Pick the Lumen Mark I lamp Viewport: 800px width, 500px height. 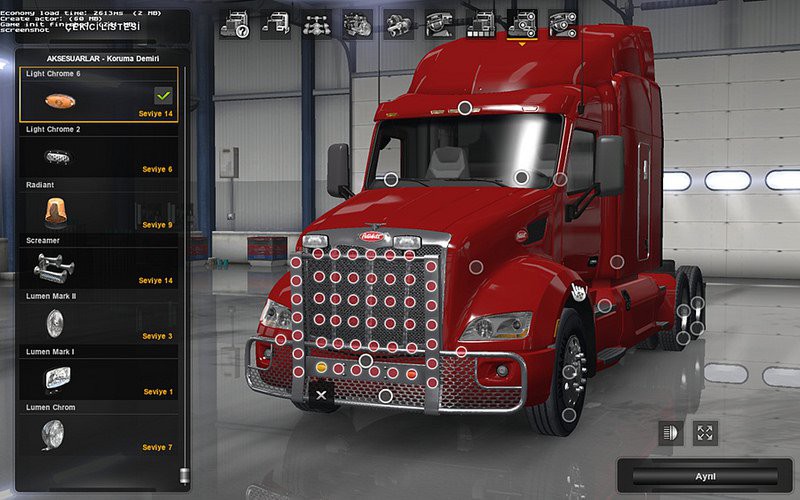pos(98,378)
